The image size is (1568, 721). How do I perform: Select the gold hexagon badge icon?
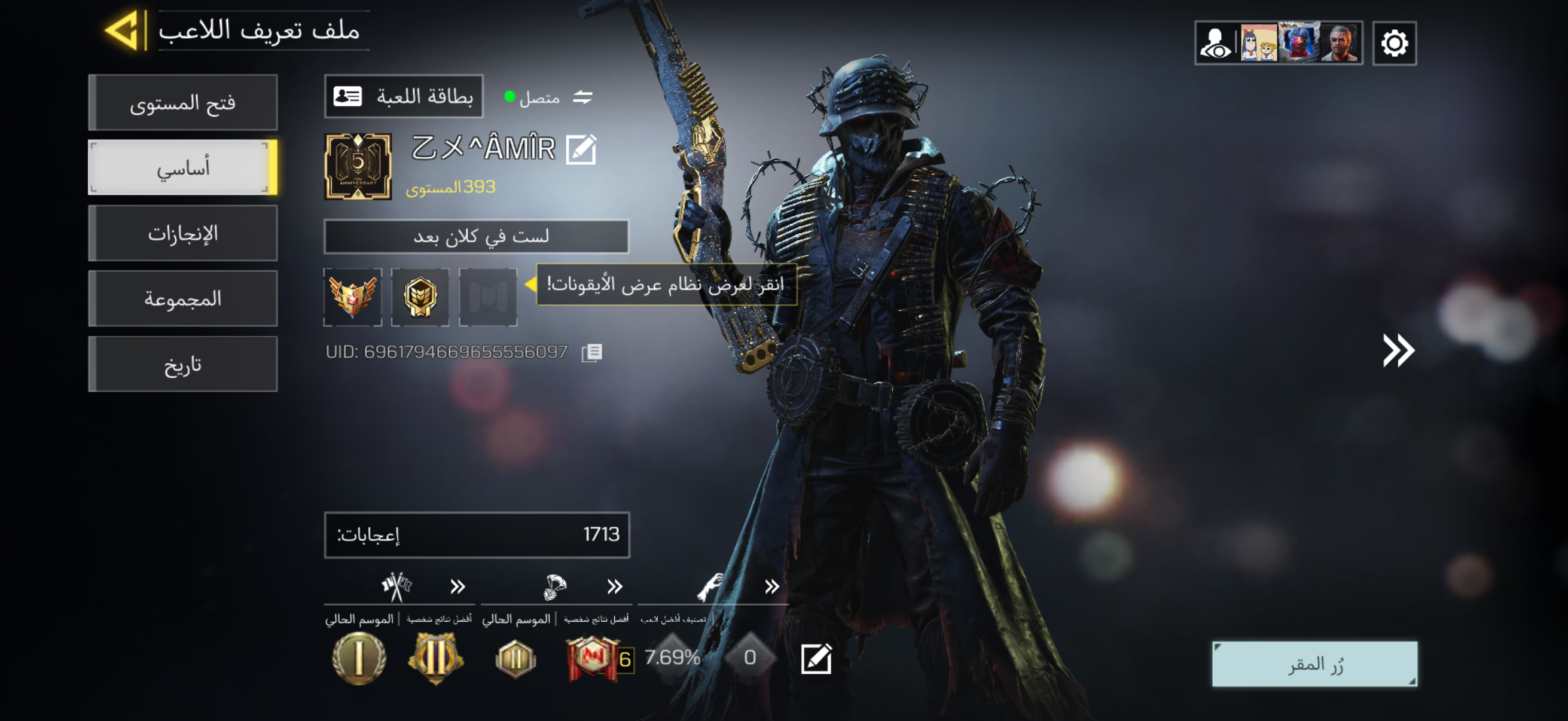pyautogui.click(x=420, y=297)
